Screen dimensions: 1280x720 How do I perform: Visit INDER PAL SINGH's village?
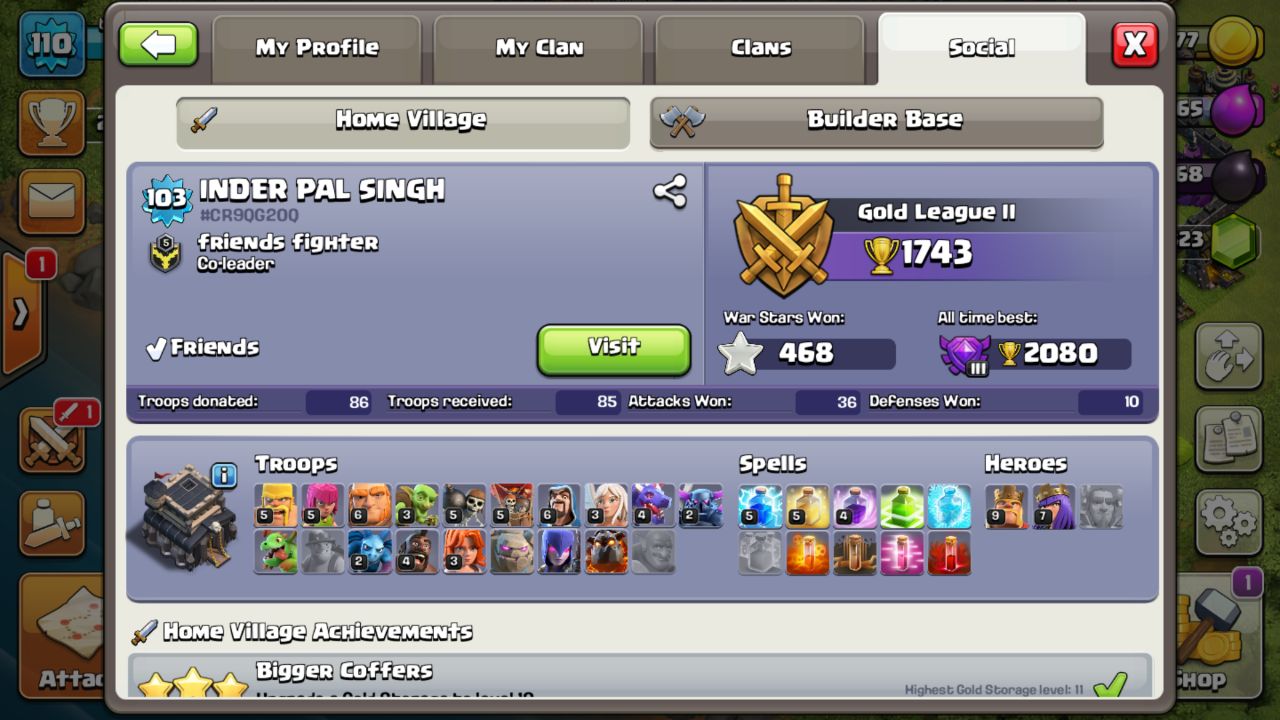[x=614, y=349]
